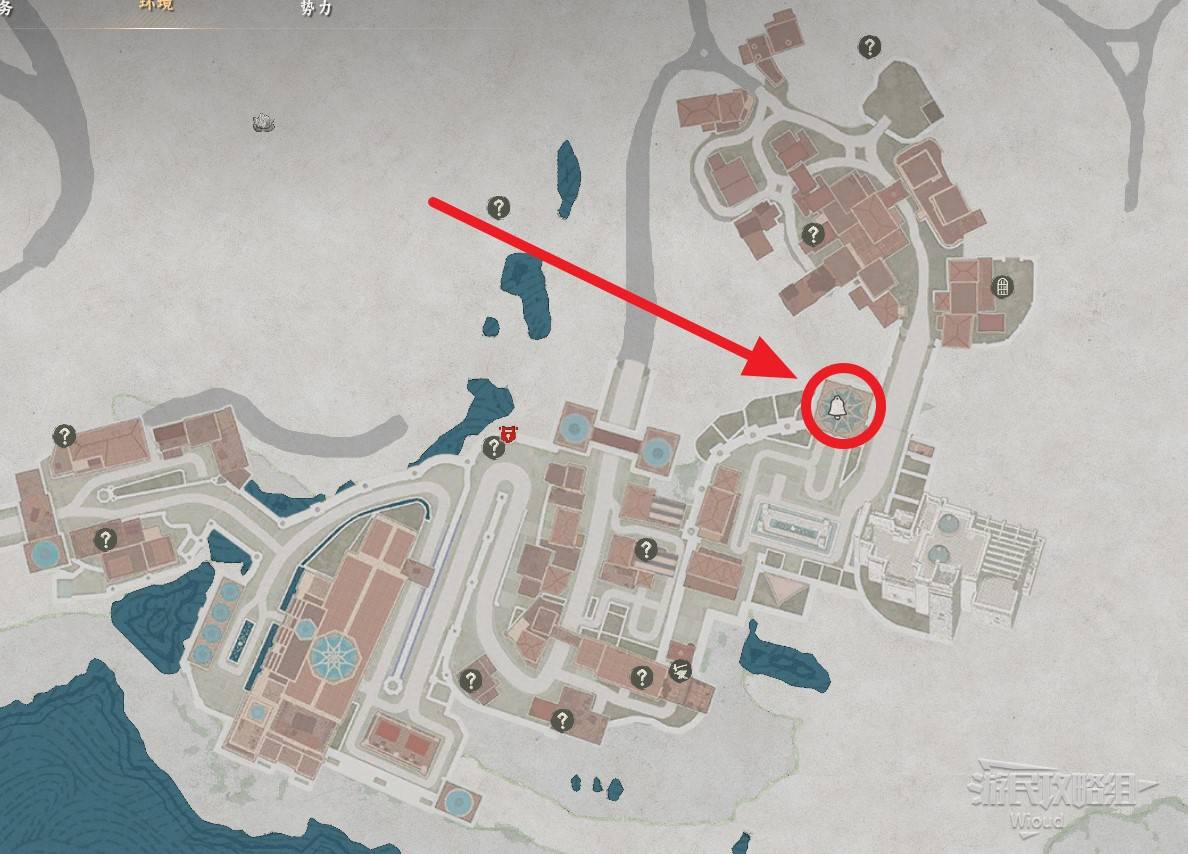This screenshot has width=1188, height=854.
Task: Select the red marker beside the water
Action: 508,433
